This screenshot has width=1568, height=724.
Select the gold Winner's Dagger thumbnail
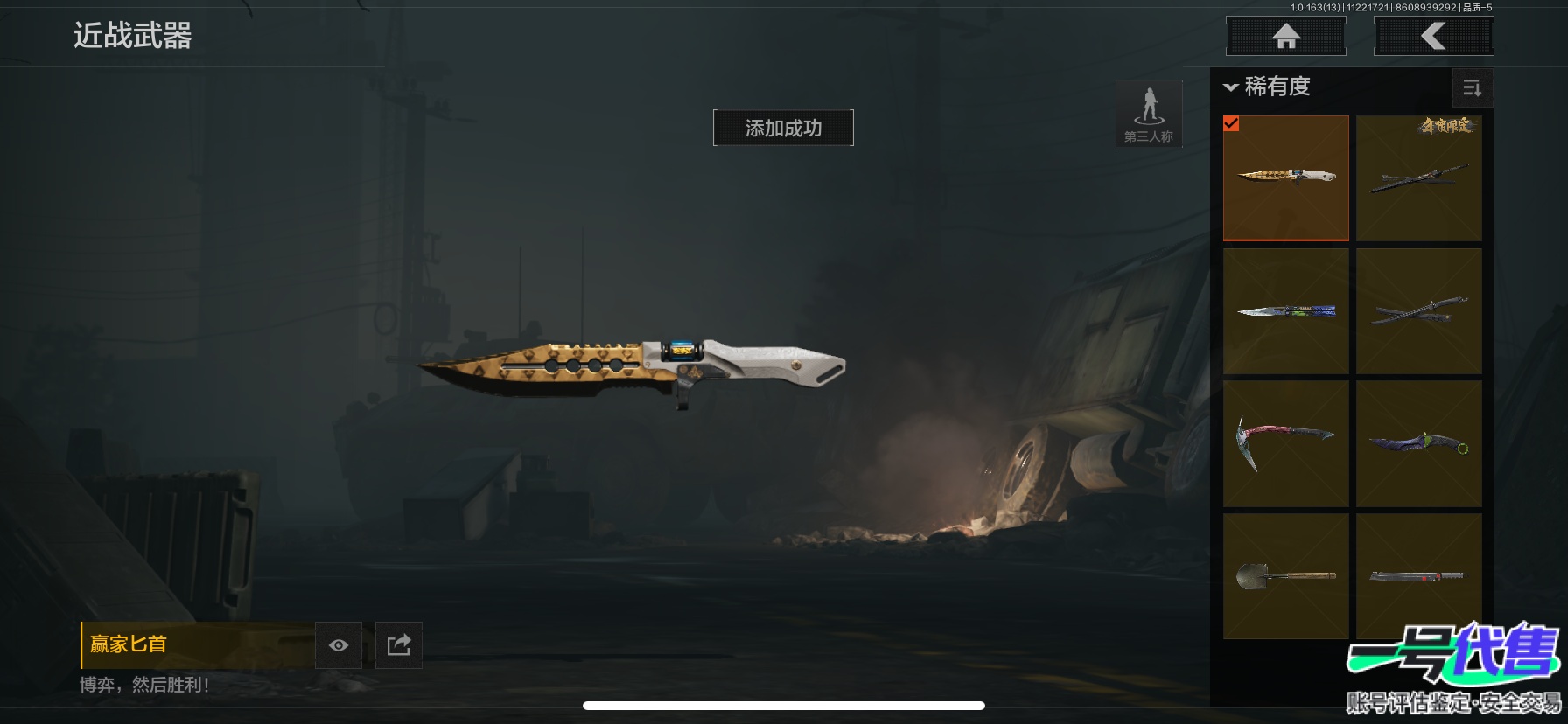1286,178
